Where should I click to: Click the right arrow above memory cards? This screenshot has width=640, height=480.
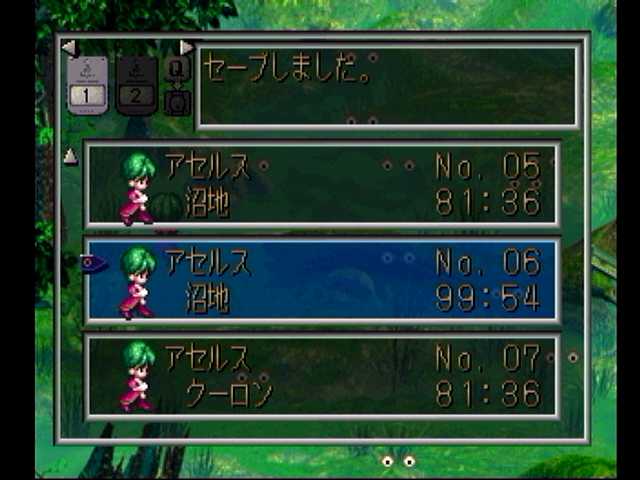[x=186, y=47]
